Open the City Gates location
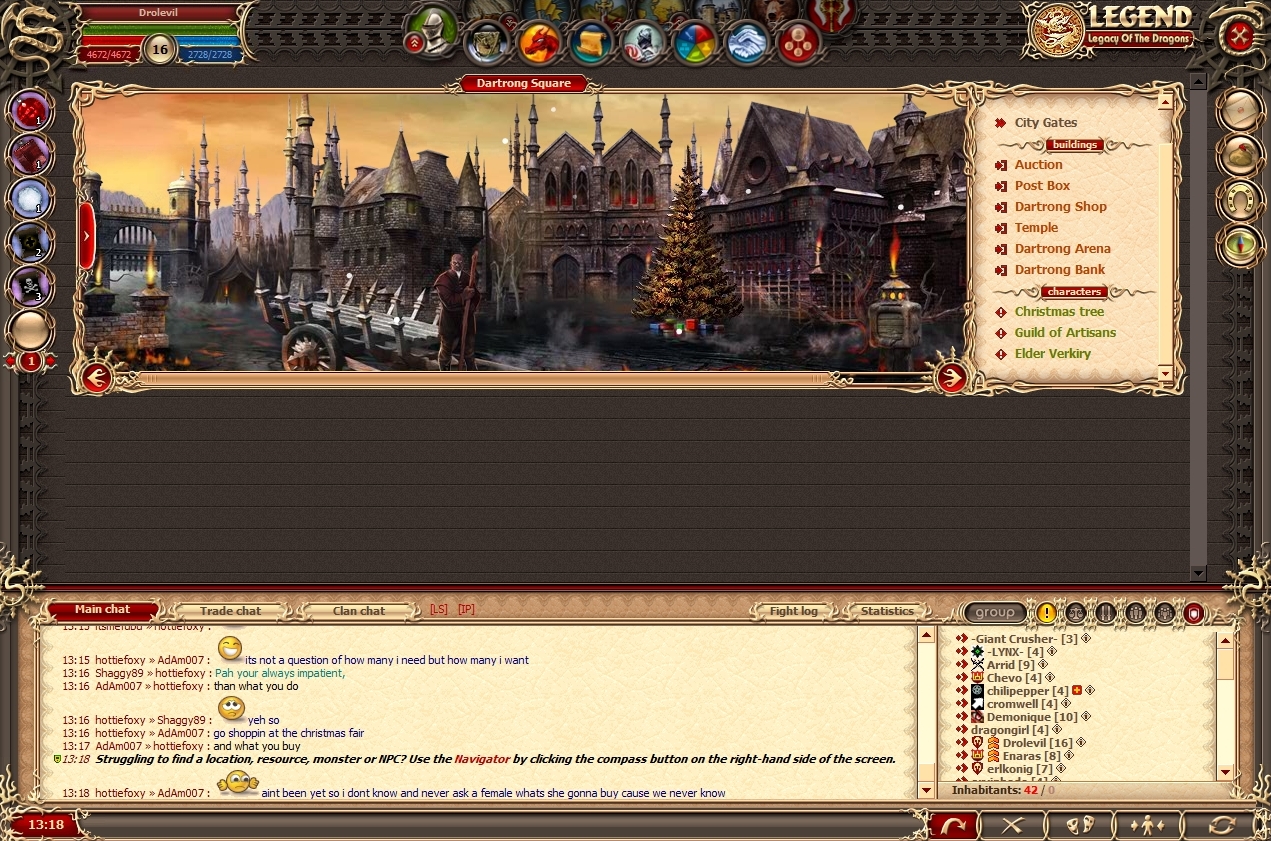The width and height of the screenshot is (1271, 841). point(1045,123)
